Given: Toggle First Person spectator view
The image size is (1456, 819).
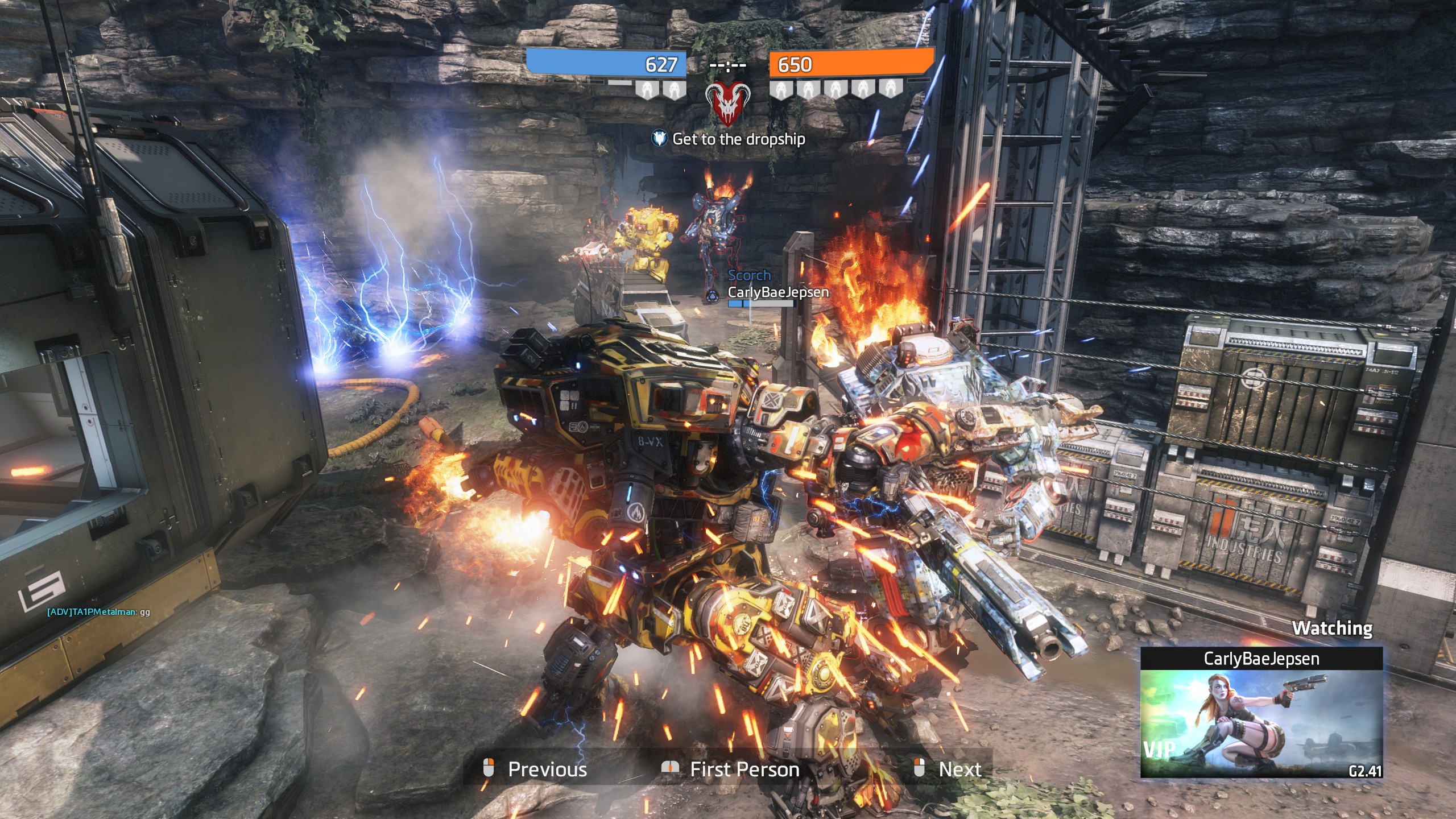Looking at the screenshot, I should point(731,769).
